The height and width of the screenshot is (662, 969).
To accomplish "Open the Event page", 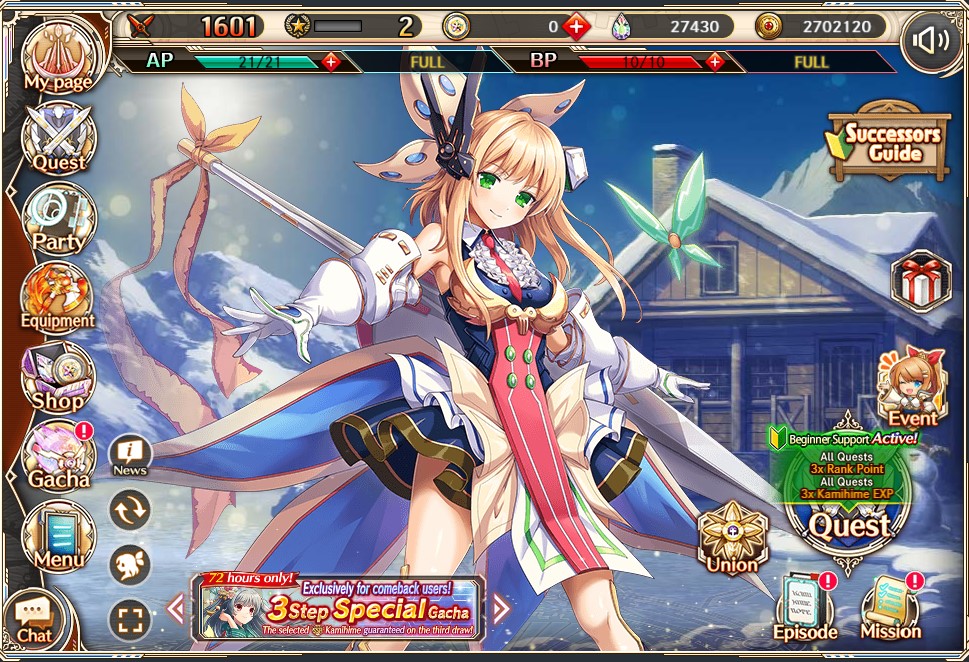I will [x=912, y=387].
